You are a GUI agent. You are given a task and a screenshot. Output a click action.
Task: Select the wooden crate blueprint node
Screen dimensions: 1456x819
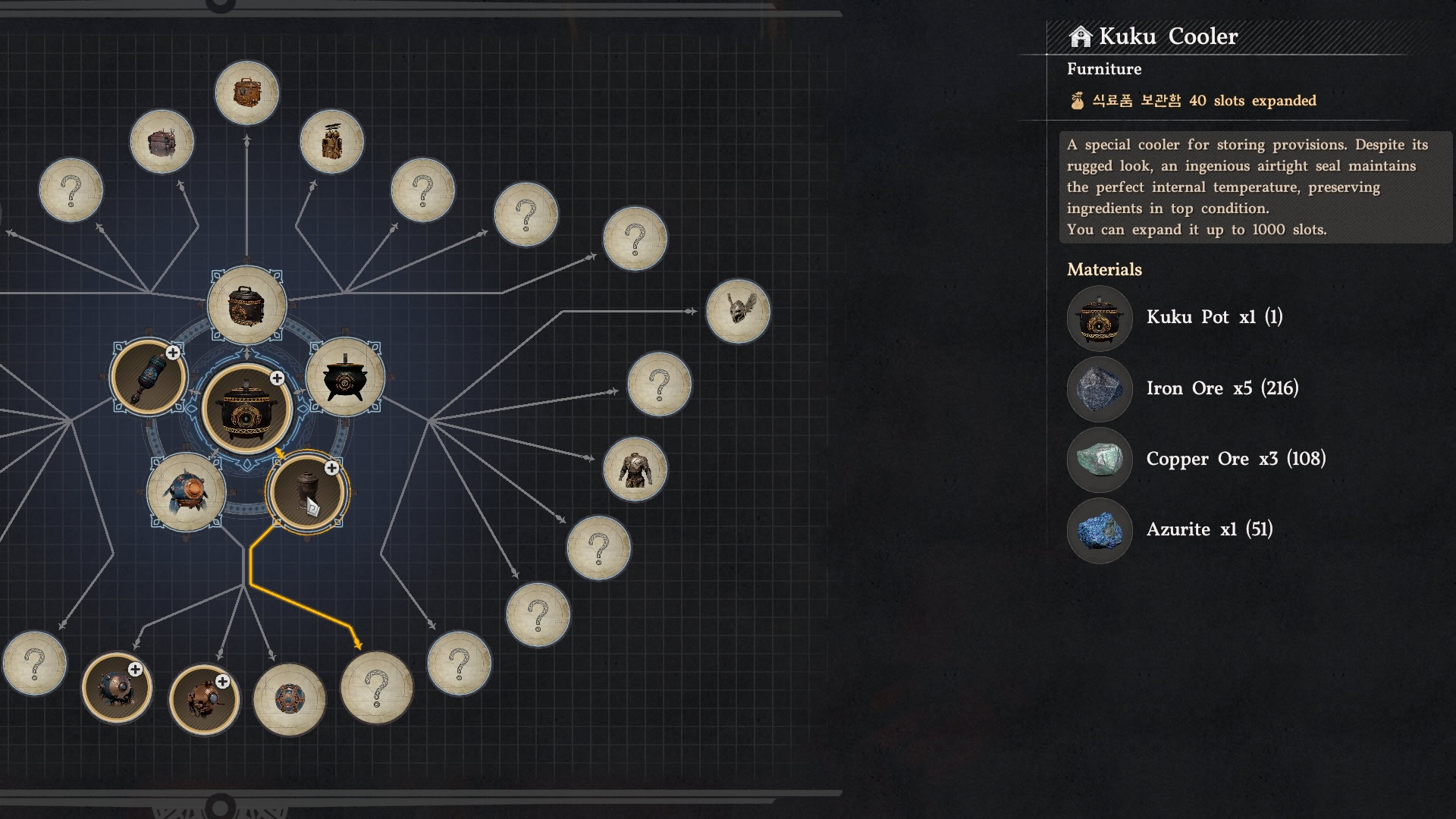coord(162,142)
